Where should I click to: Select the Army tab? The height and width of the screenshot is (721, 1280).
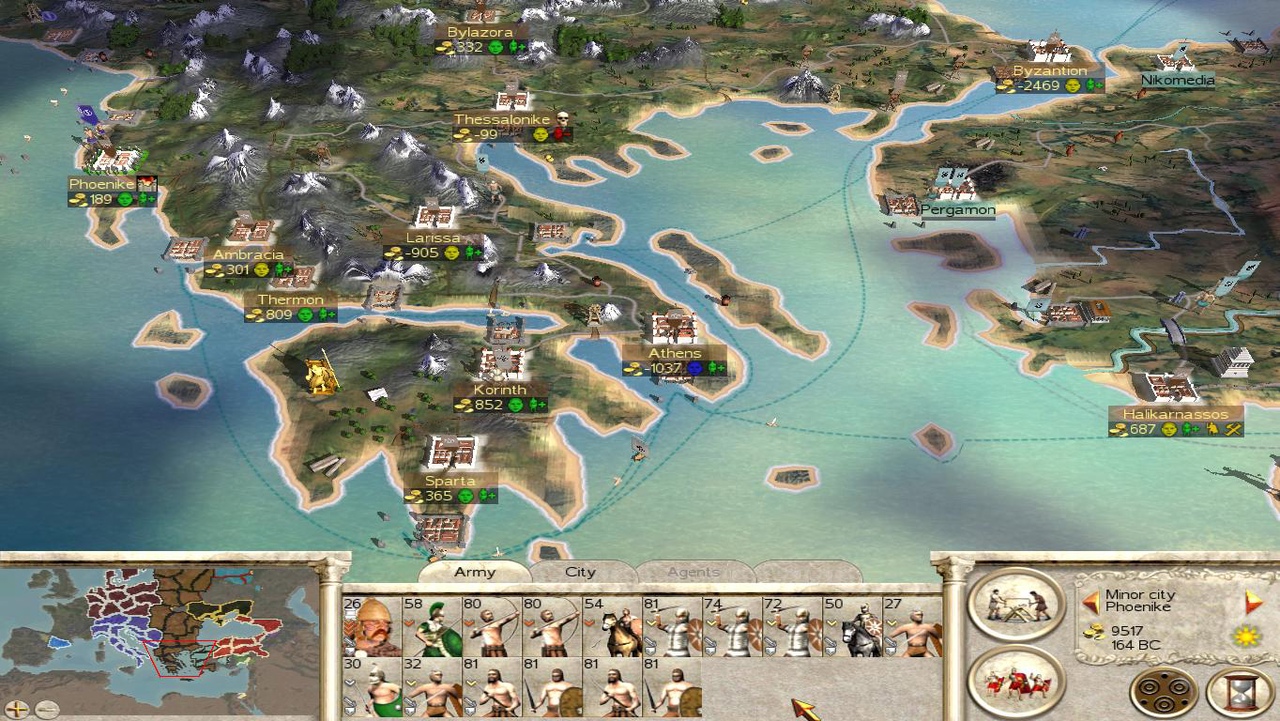(475, 572)
